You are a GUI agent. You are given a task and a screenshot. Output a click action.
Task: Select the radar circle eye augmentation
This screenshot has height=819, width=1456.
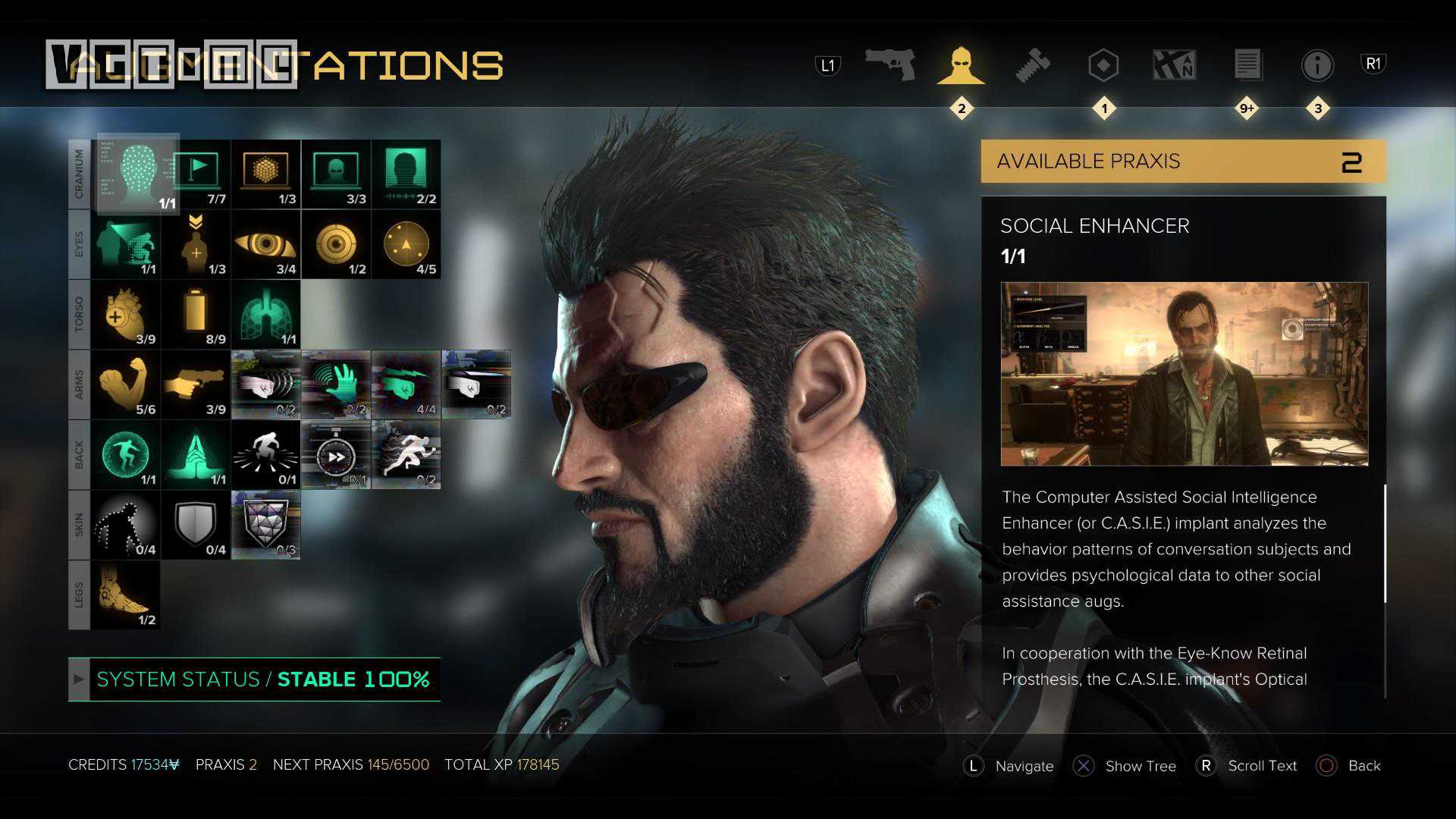(406, 244)
